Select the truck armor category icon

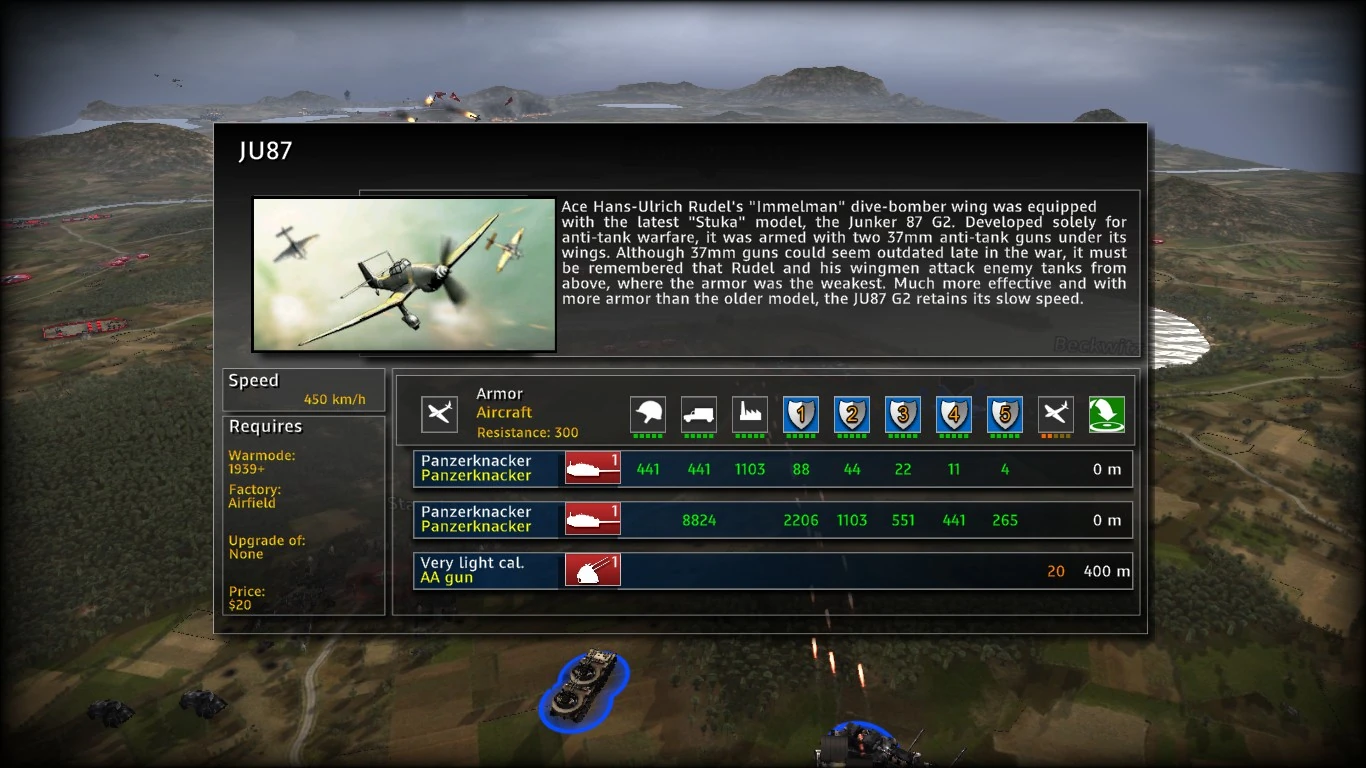[699, 414]
